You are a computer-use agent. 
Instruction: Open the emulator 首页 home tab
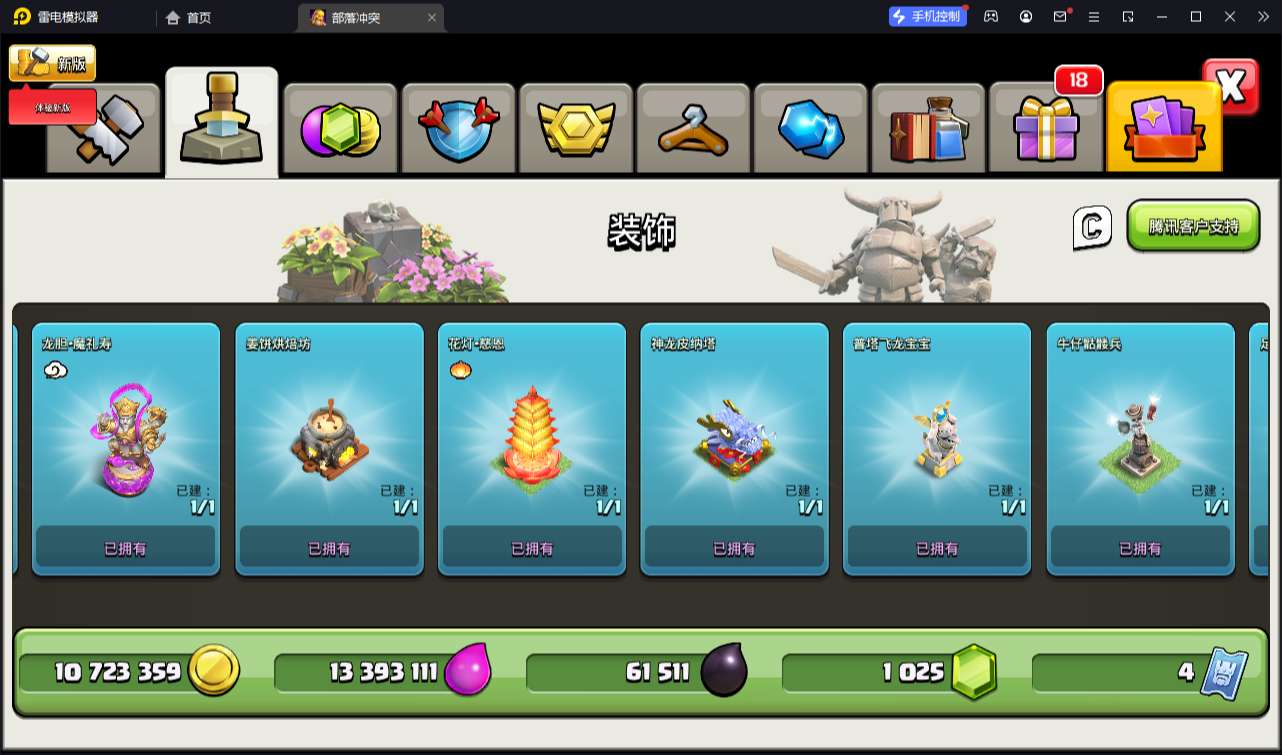[x=188, y=17]
